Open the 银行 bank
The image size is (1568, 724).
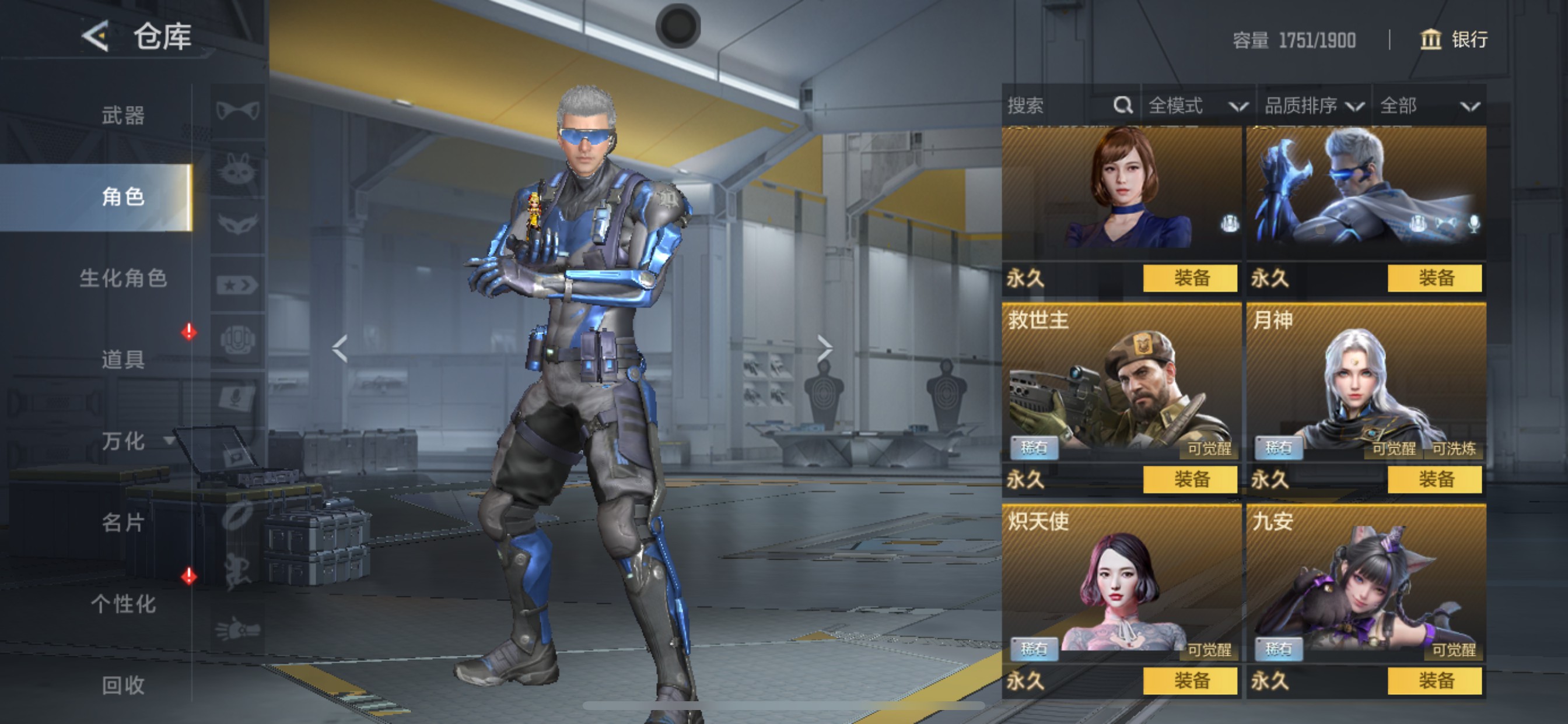[1455, 40]
